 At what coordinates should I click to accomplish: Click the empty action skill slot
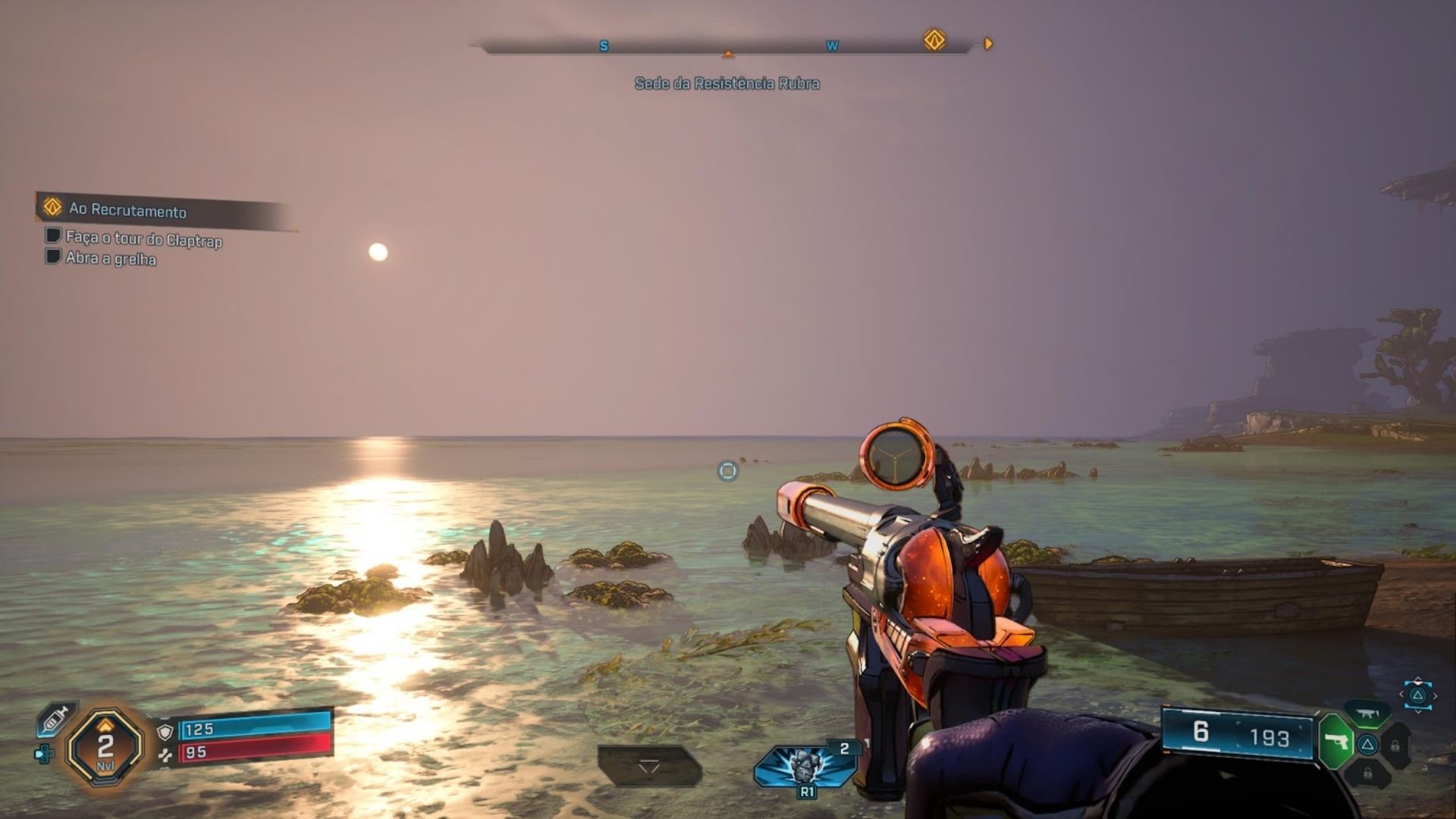[x=649, y=766]
